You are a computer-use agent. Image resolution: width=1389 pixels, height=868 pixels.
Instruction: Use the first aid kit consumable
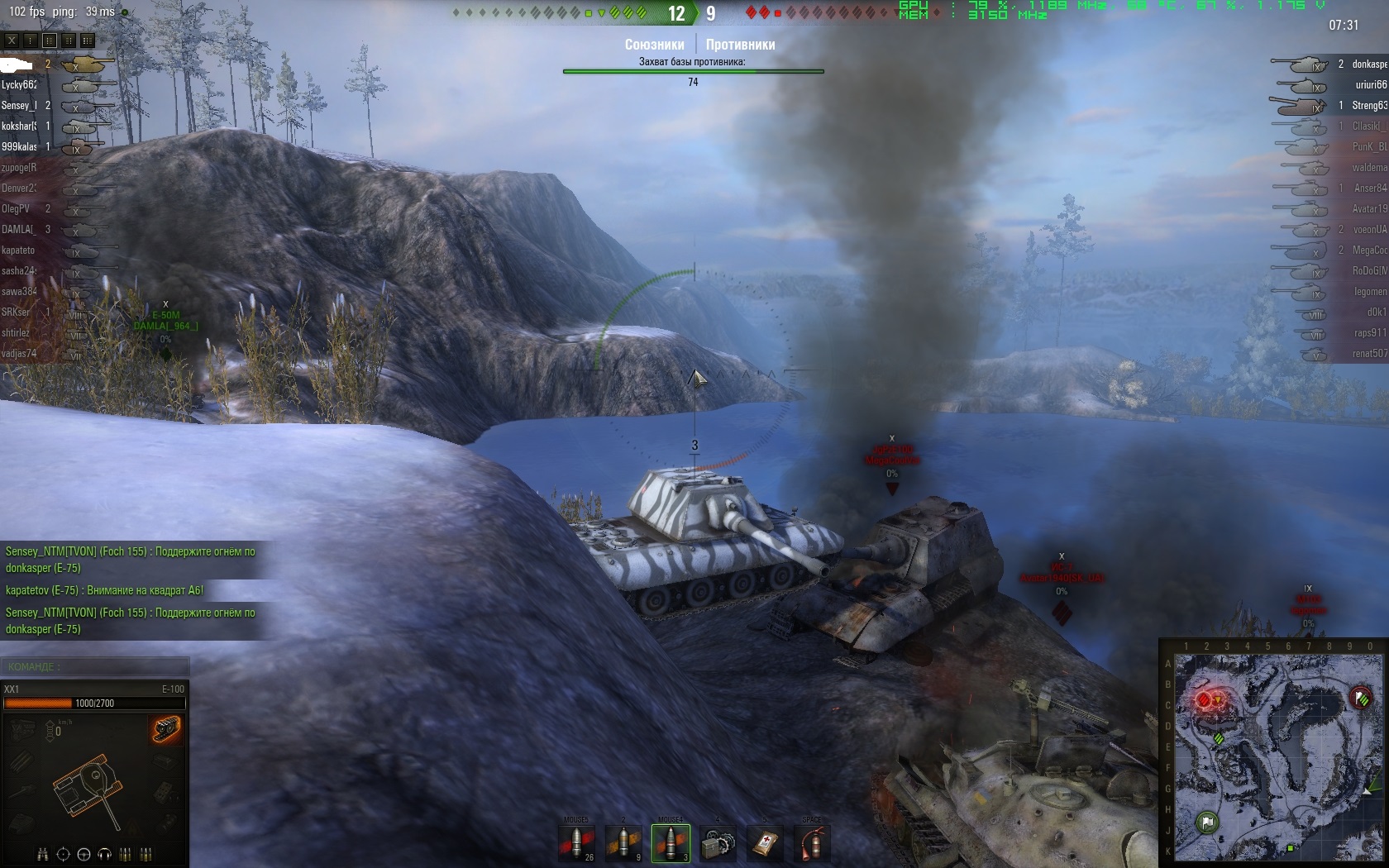point(765,842)
